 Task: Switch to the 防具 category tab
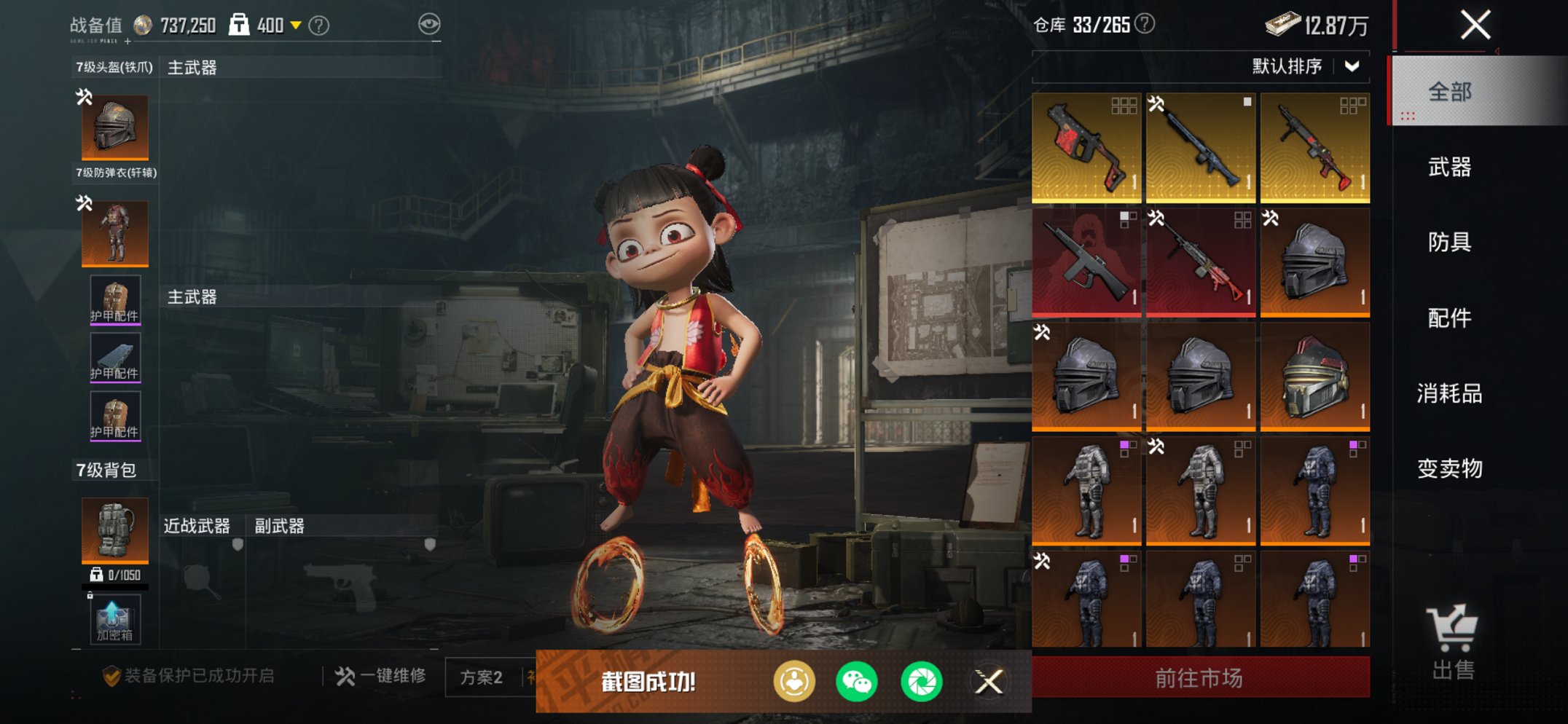pyautogui.click(x=1449, y=242)
